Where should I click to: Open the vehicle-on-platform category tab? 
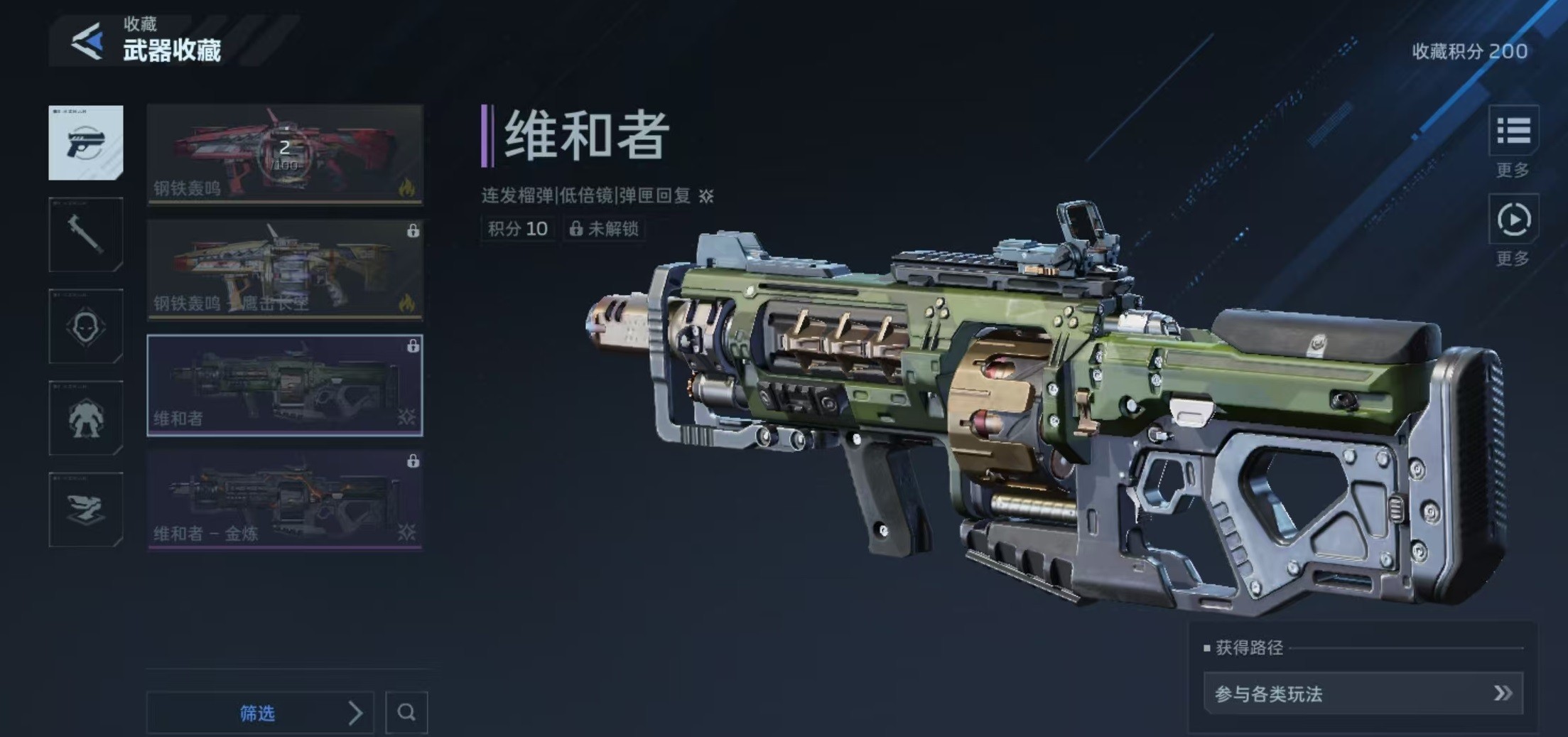(x=86, y=510)
